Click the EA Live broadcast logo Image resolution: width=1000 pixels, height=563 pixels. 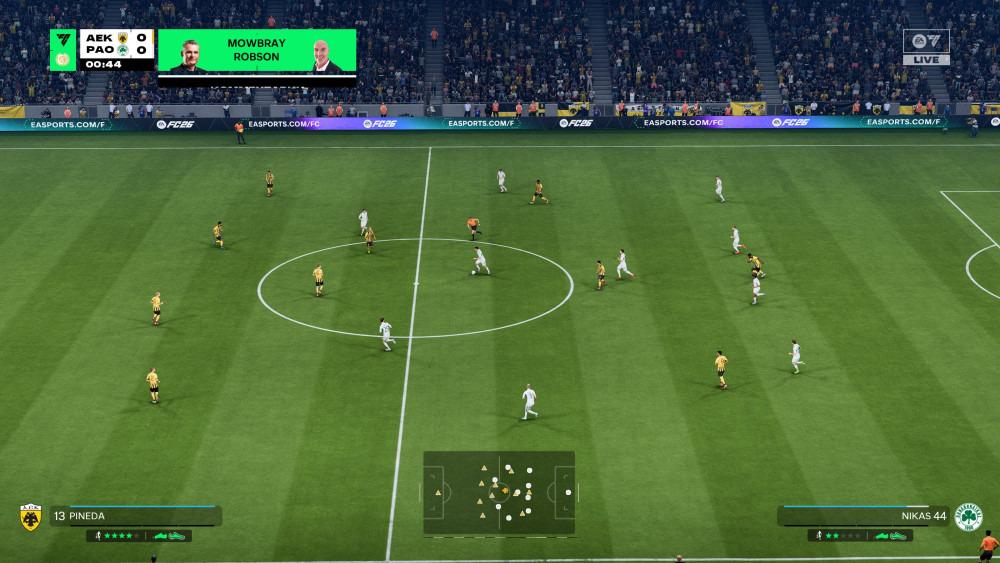(x=926, y=46)
